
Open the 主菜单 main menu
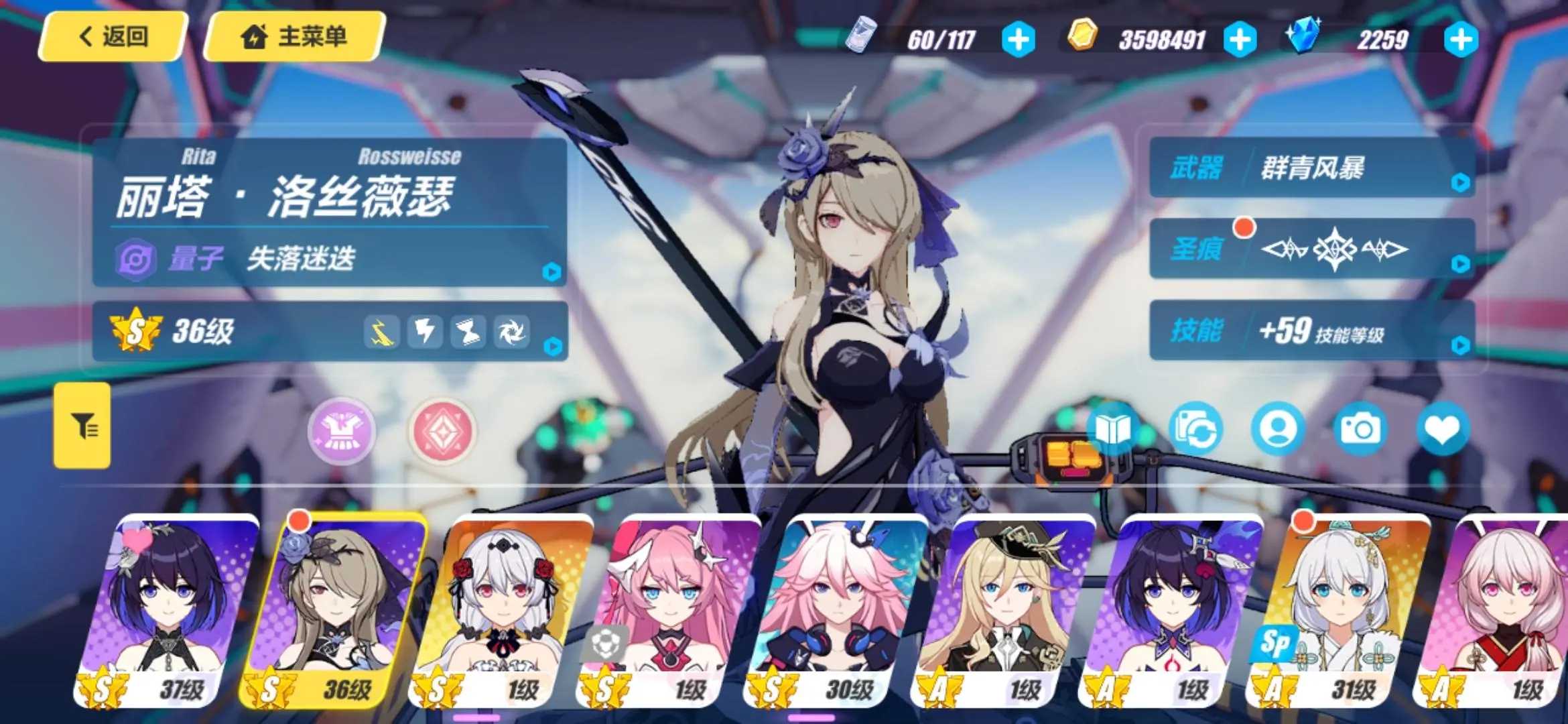pos(293,37)
